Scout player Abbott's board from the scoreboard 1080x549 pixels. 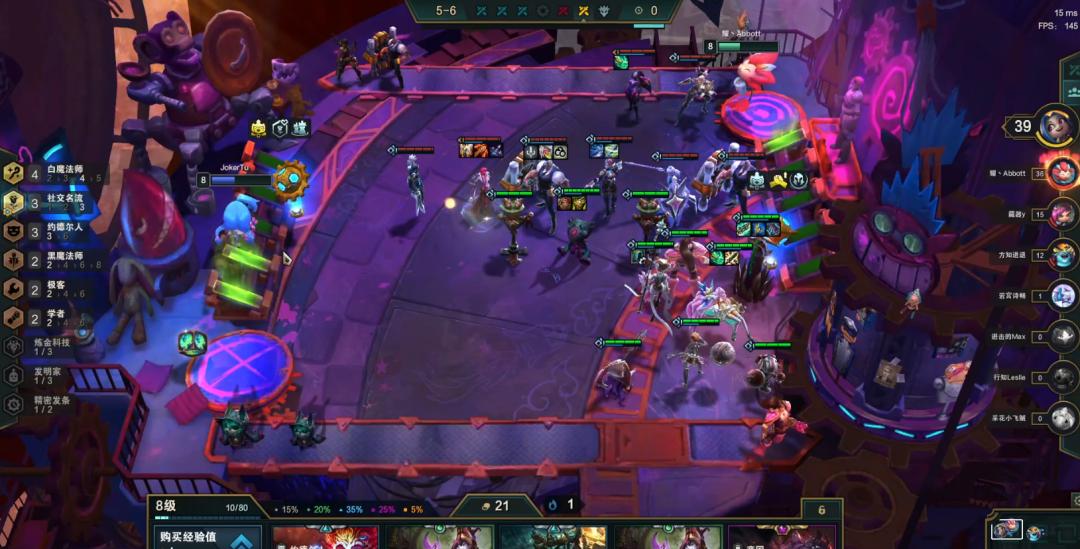(1062, 172)
